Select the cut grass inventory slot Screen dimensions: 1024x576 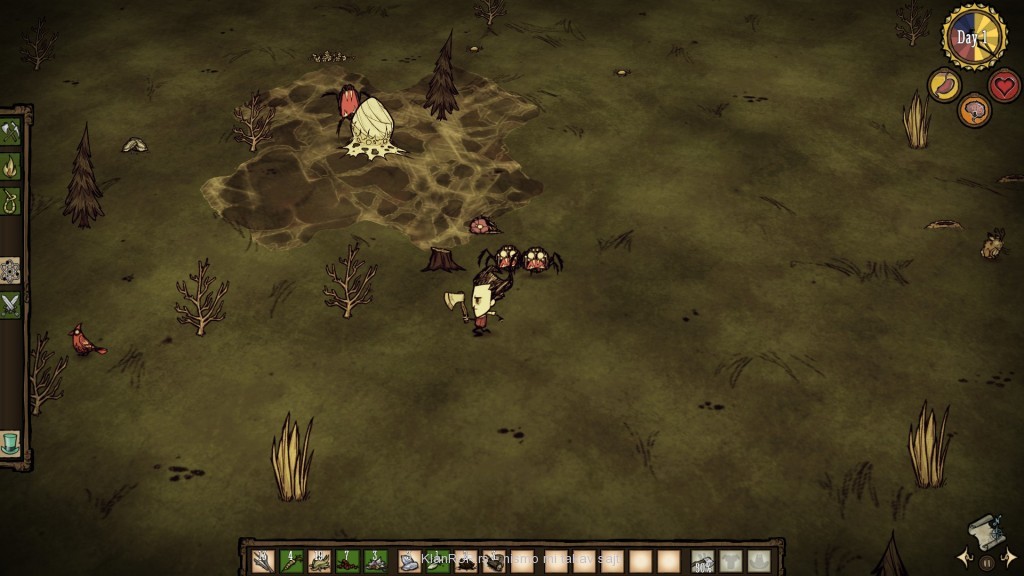(320, 561)
